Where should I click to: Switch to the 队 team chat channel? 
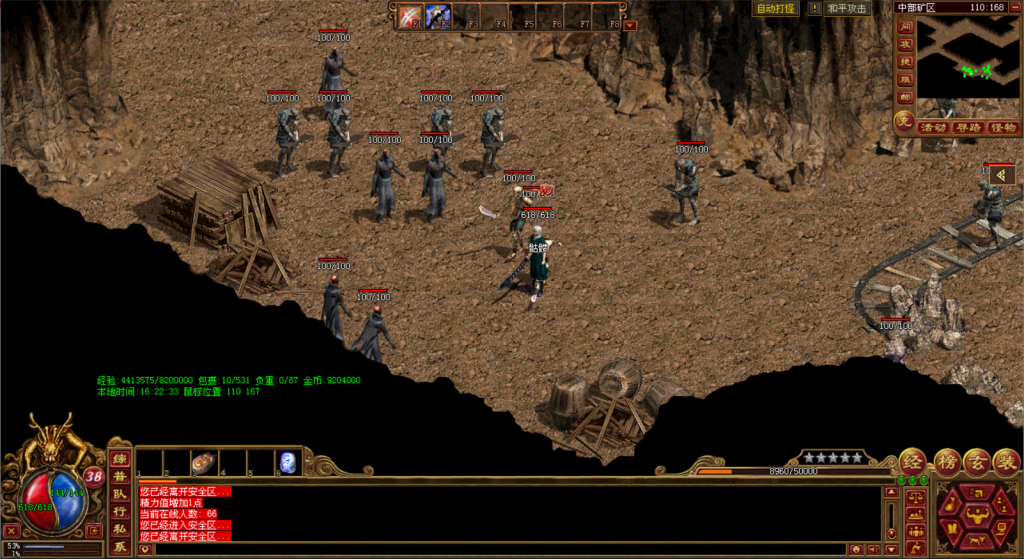pyautogui.click(x=119, y=494)
